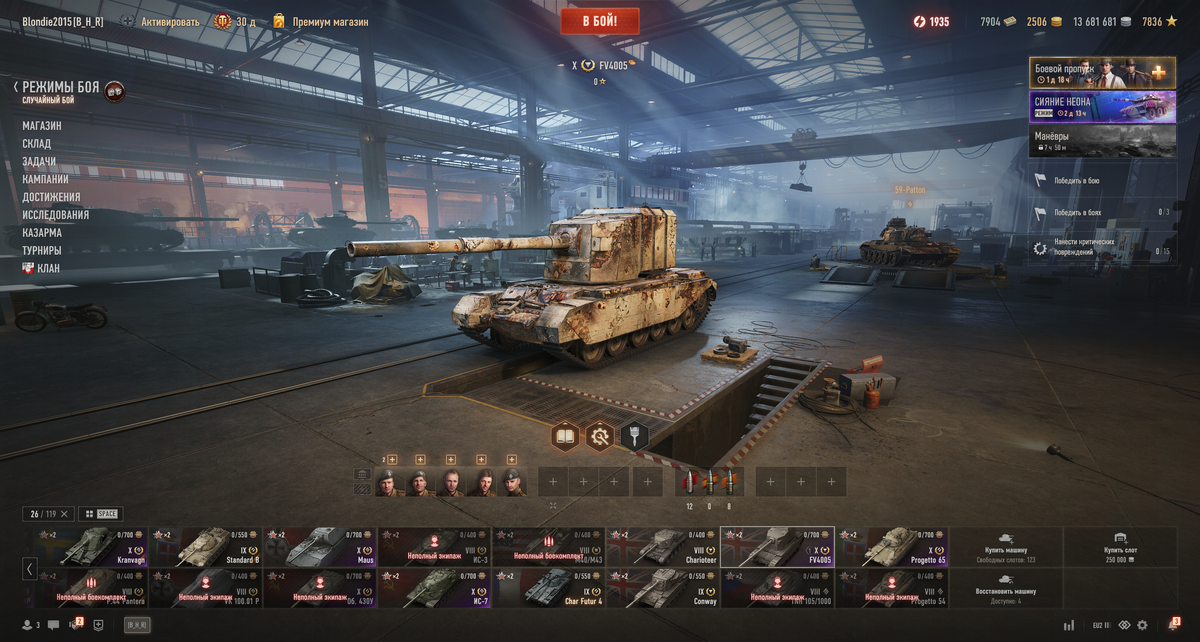Open the Боевой пропуск banner

point(1102,73)
